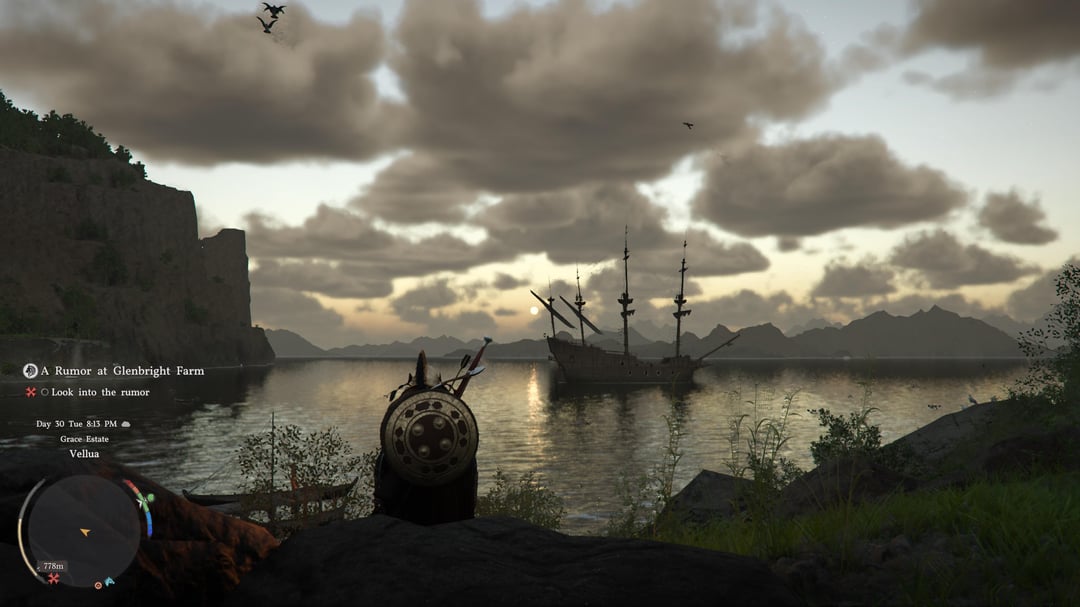The image size is (1080, 607).
Task: Click the lion quest icon beside quest title
Action: (30, 371)
